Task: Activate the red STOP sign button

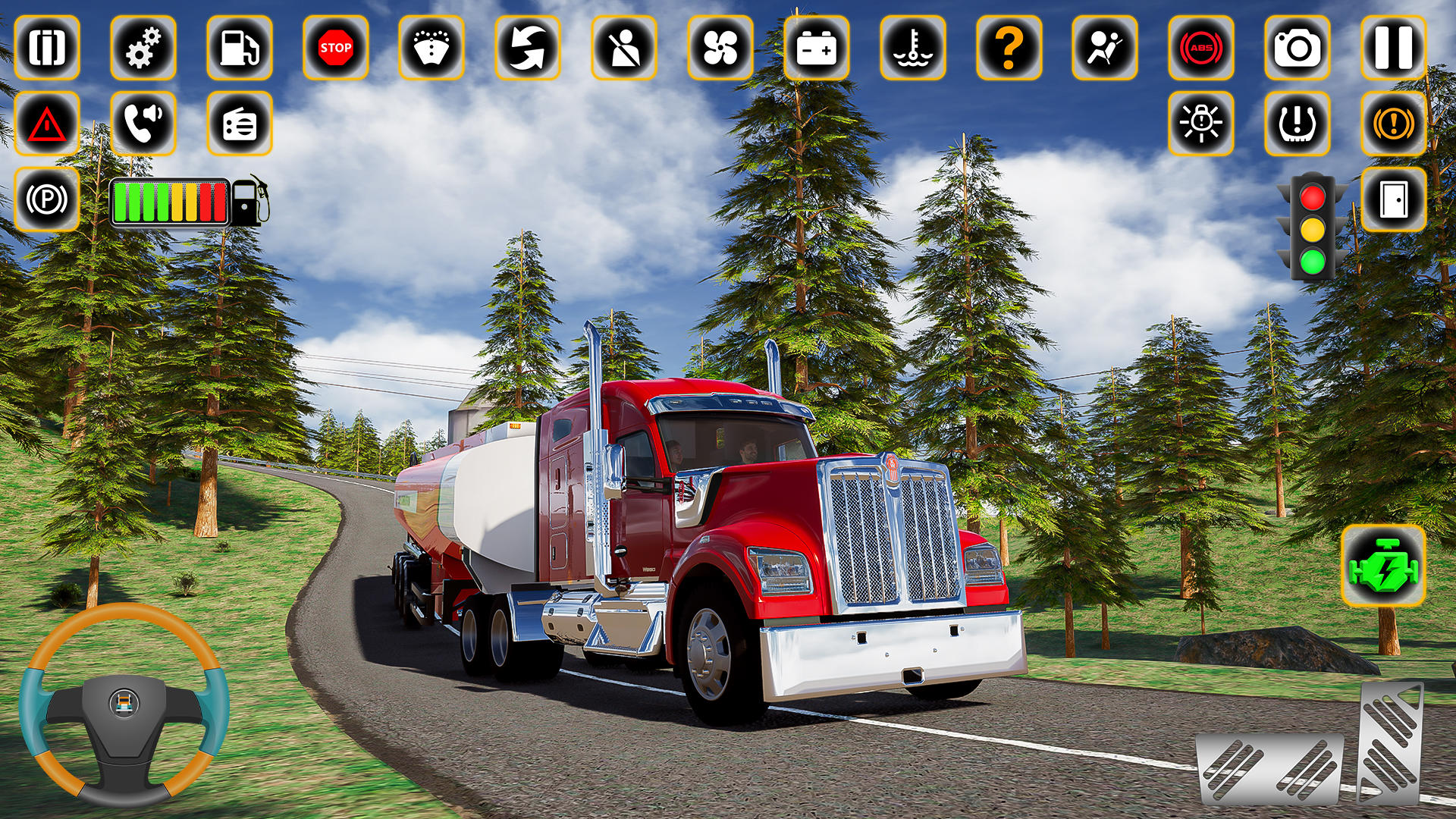Action: point(336,48)
